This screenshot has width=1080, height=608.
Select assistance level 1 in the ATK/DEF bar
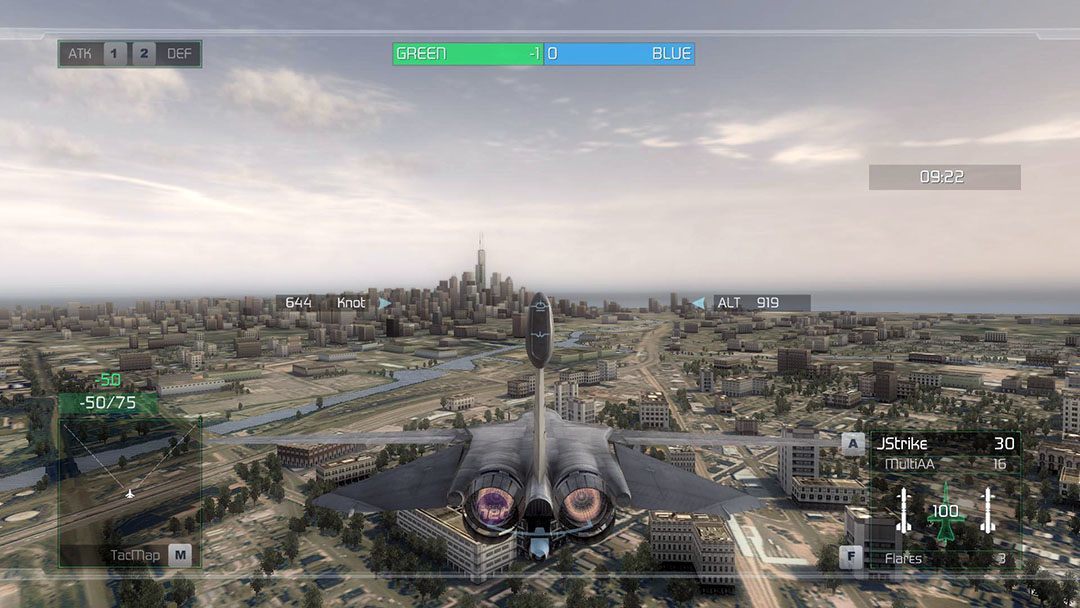115,54
